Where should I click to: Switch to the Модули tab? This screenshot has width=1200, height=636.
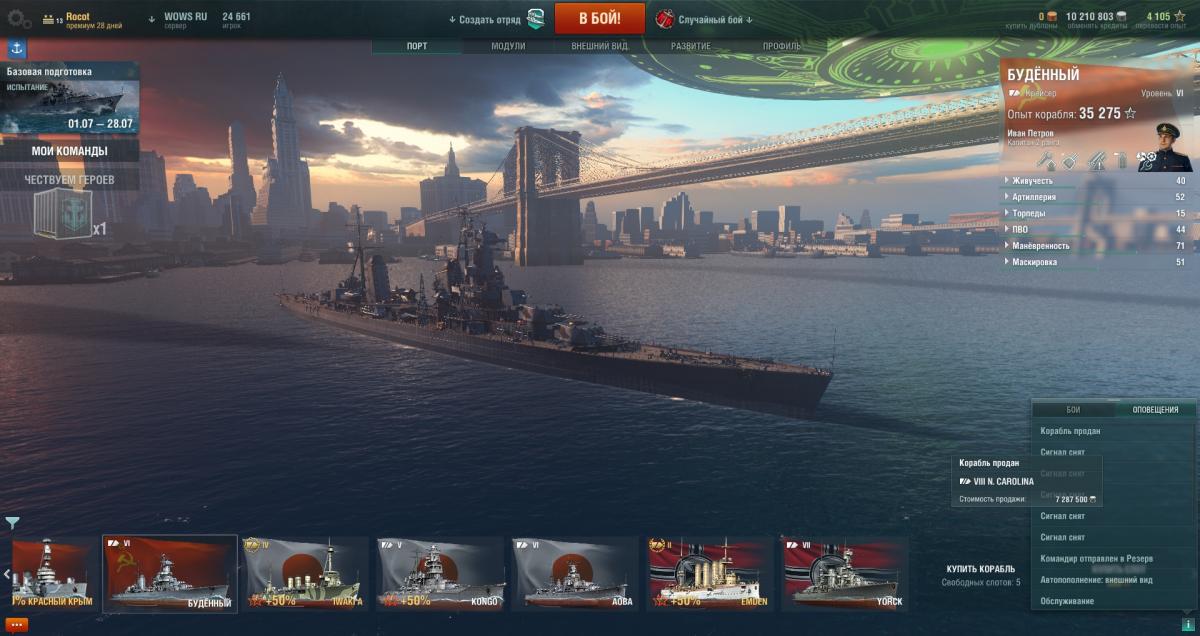508,46
